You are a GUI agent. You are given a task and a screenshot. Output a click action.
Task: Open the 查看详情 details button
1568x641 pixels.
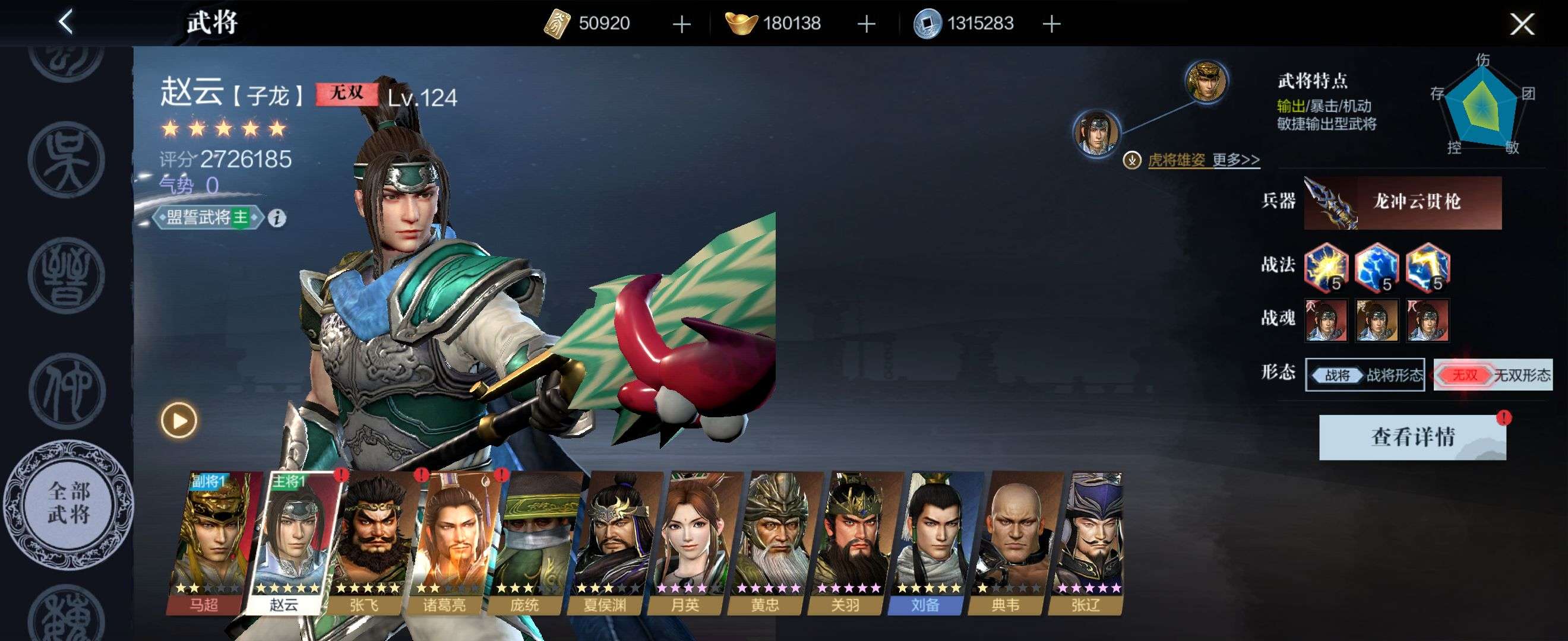point(1412,437)
